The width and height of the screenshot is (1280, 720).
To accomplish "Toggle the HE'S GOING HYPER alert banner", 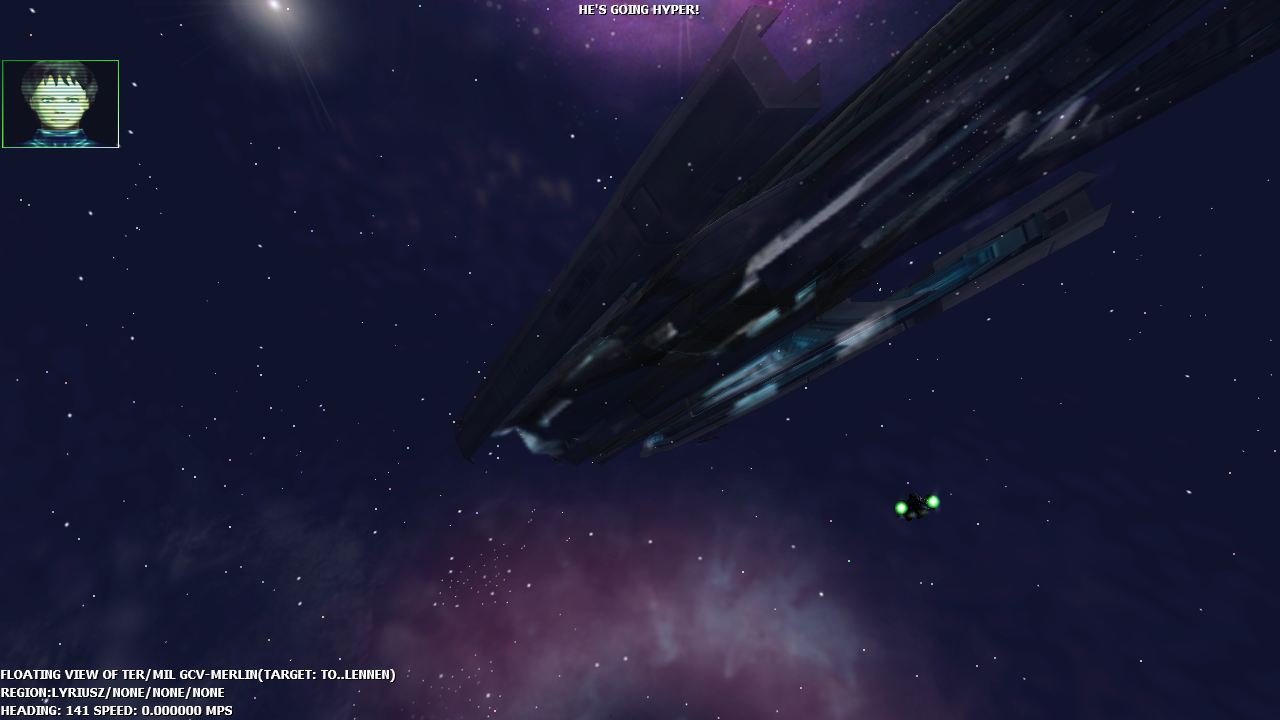I will (x=638, y=11).
